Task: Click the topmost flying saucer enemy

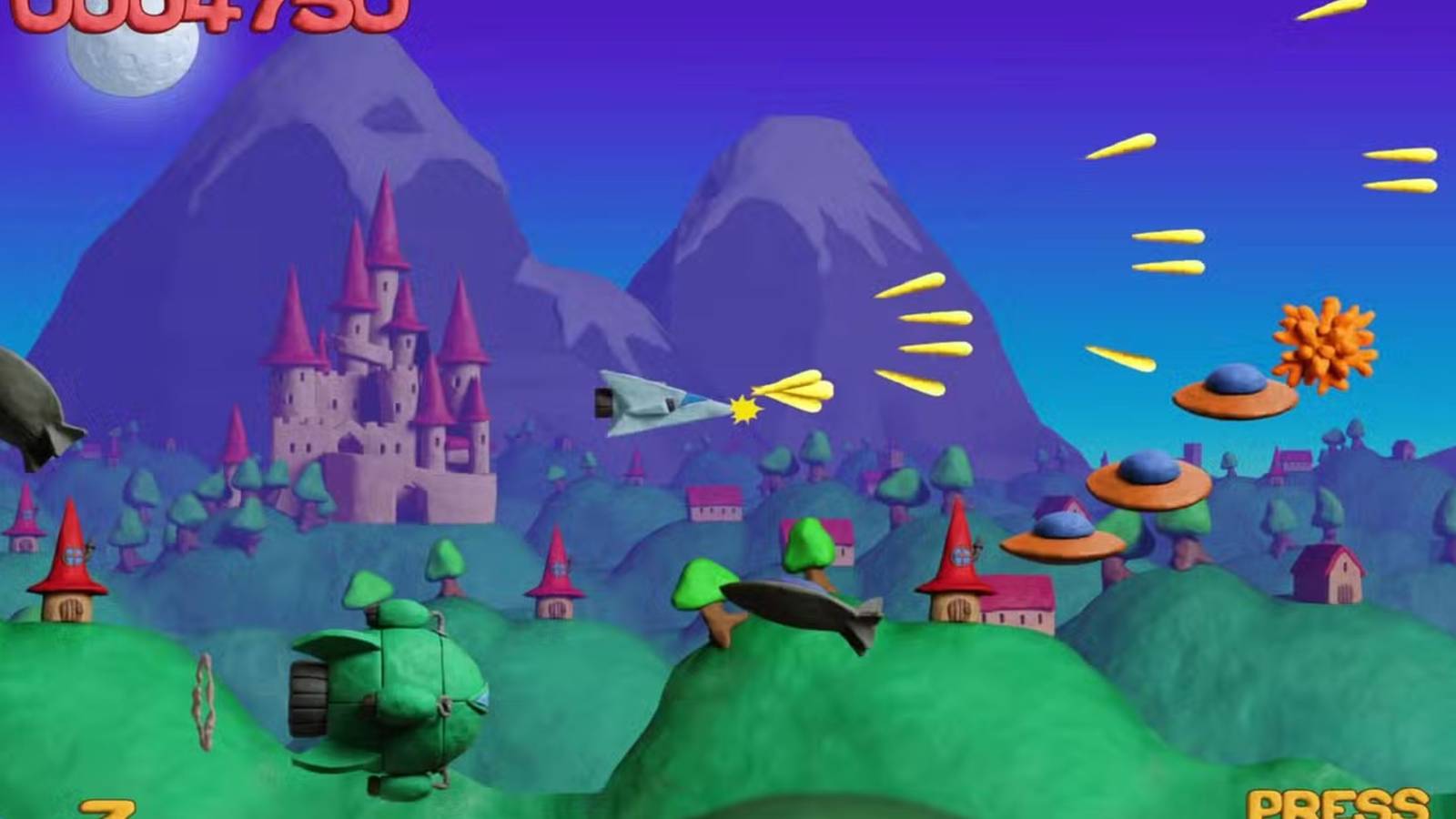Action: pyautogui.click(x=1233, y=391)
